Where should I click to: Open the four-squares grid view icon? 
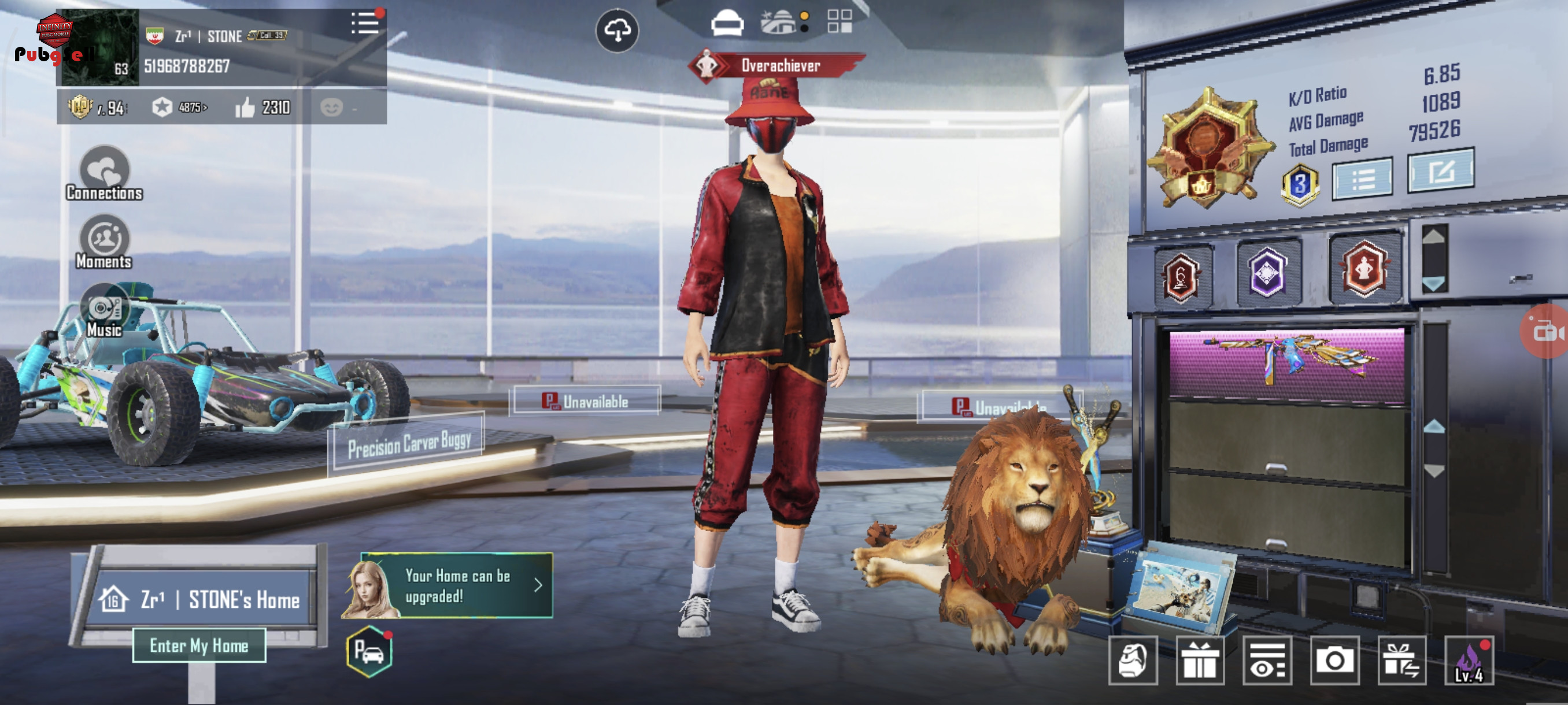[x=840, y=21]
